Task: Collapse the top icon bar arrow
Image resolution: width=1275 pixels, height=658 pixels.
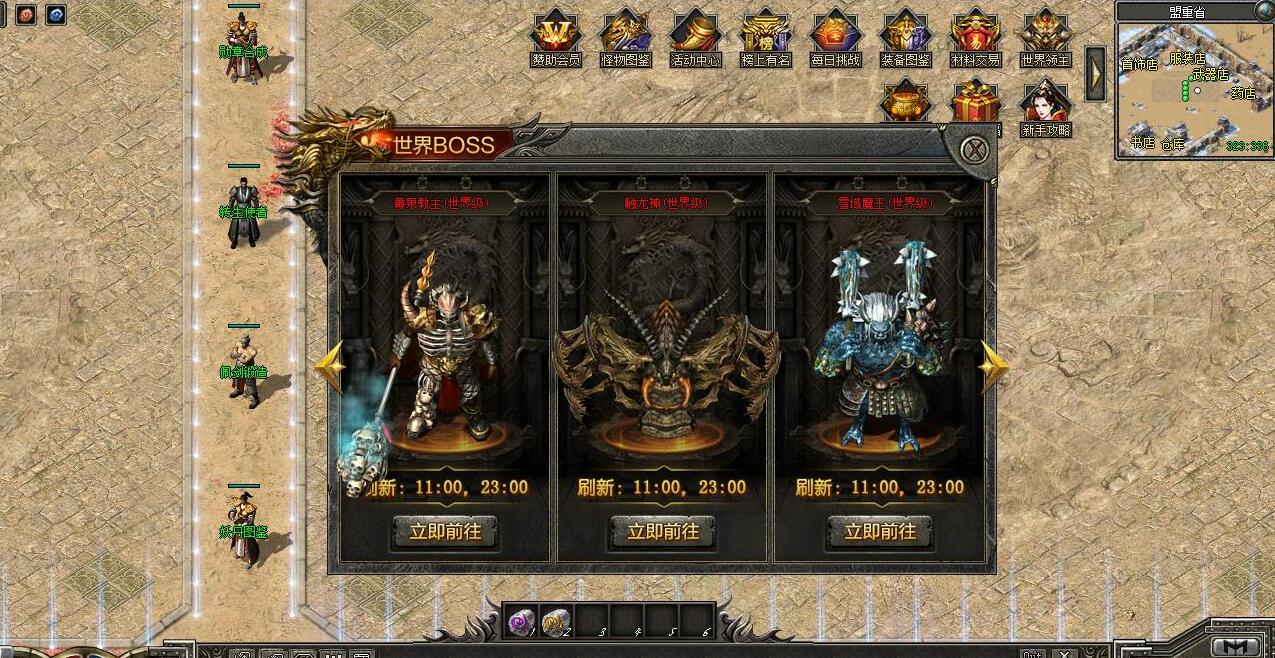Action: tap(1096, 73)
